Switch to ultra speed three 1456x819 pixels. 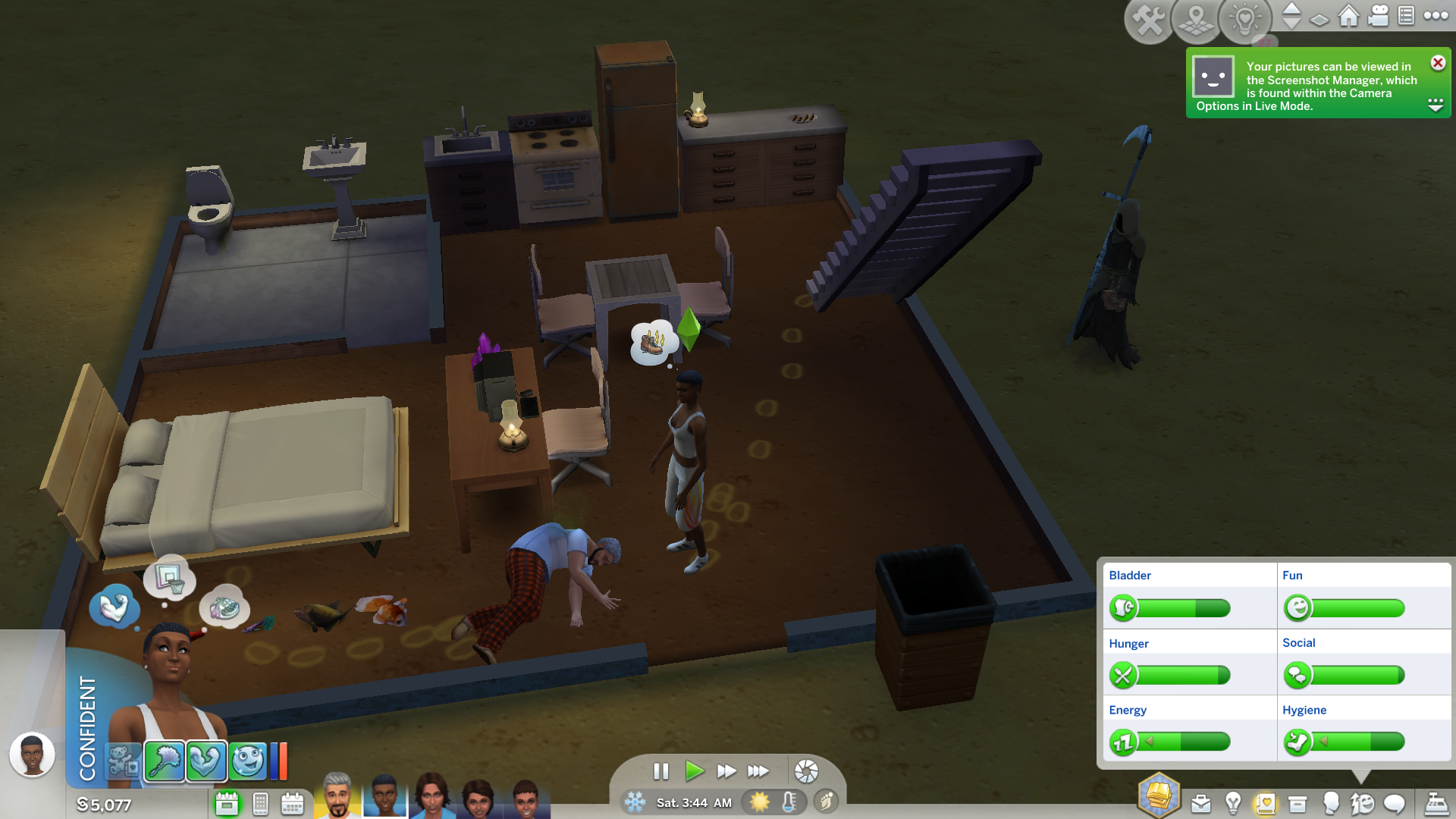click(x=758, y=771)
